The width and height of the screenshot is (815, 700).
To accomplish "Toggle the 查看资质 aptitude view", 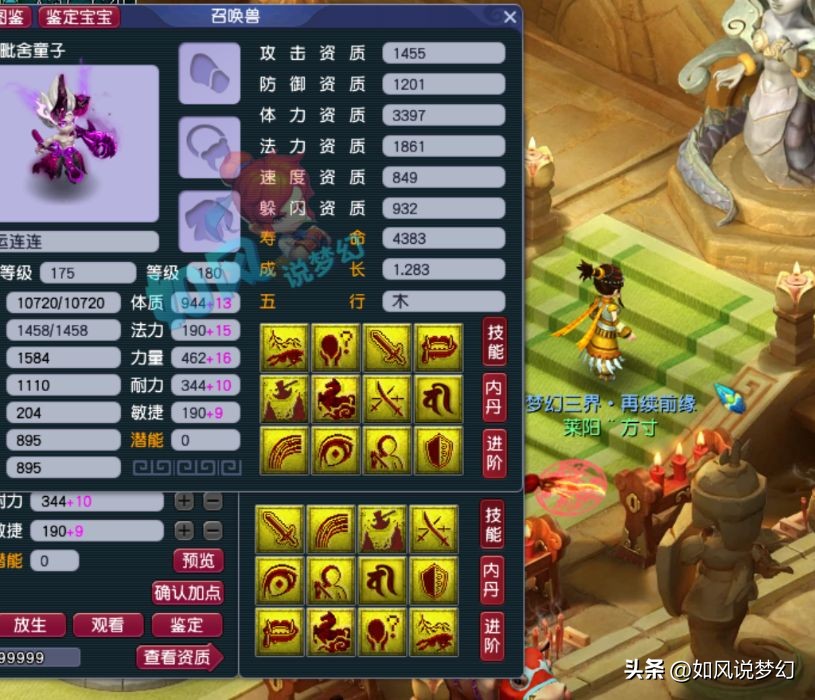I will [x=178, y=657].
